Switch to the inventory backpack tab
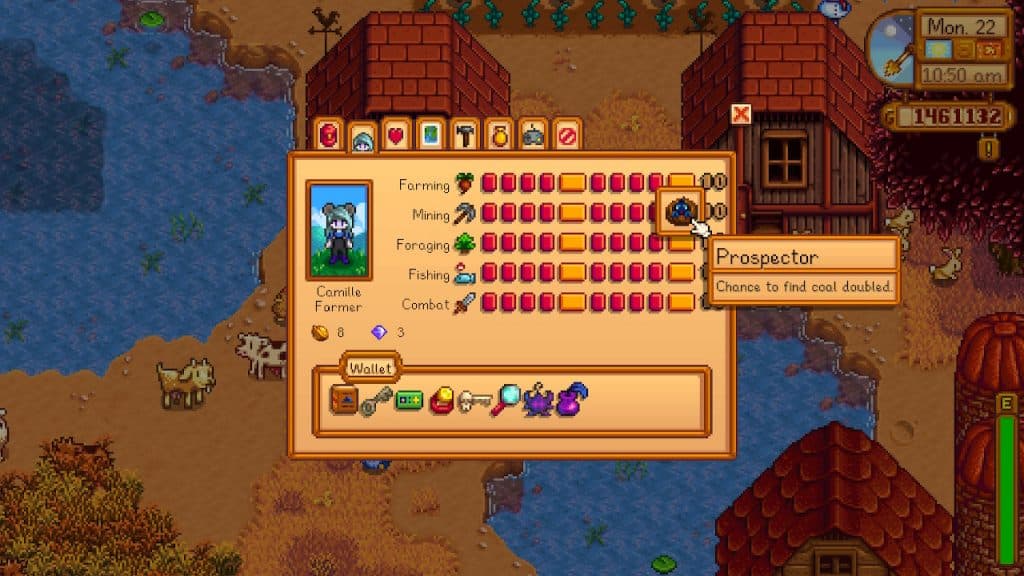Image resolution: width=1024 pixels, height=576 pixels. pyautogui.click(x=330, y=135)
